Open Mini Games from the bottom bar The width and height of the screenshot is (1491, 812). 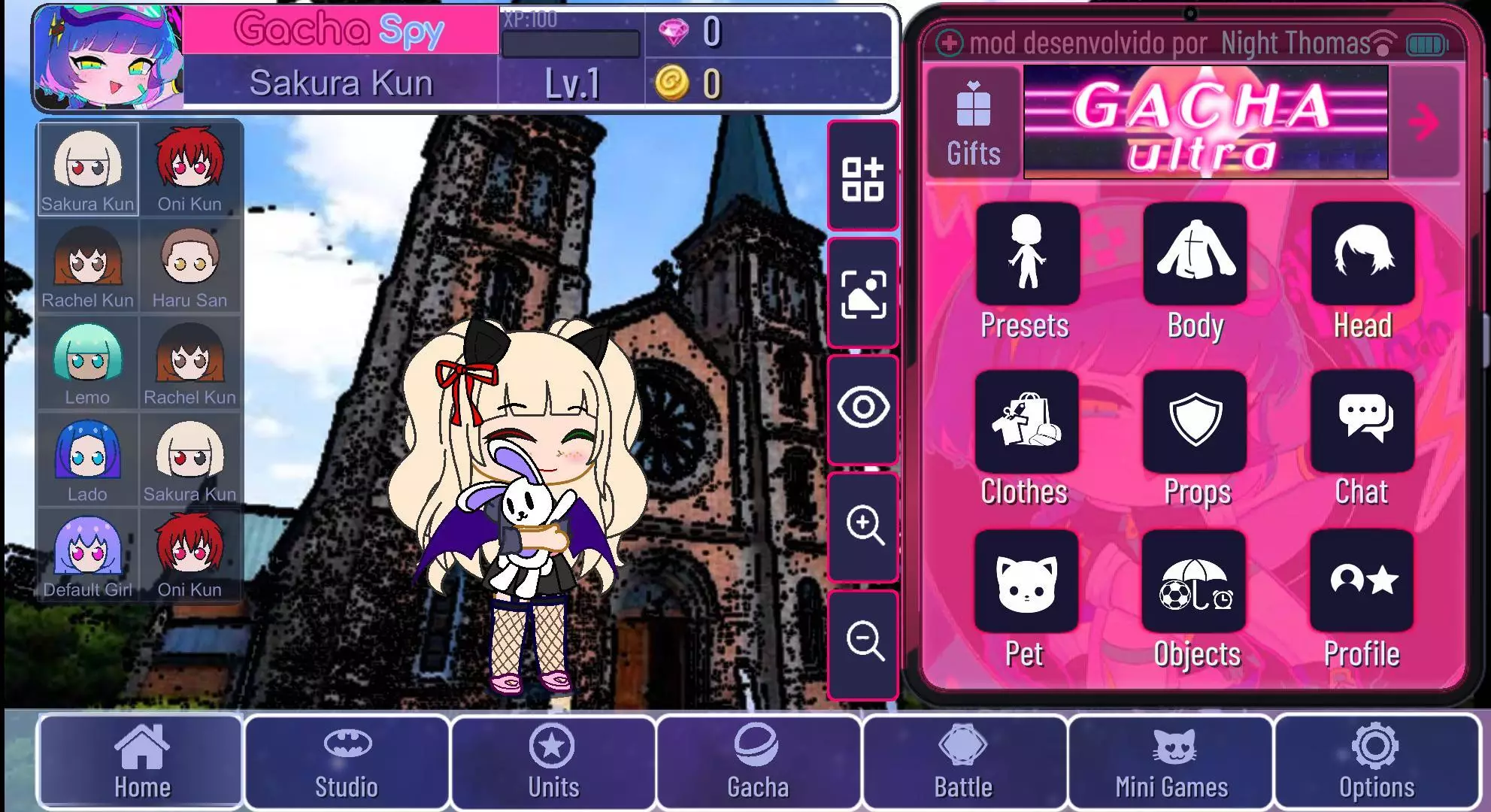(x=1171, y=763)
